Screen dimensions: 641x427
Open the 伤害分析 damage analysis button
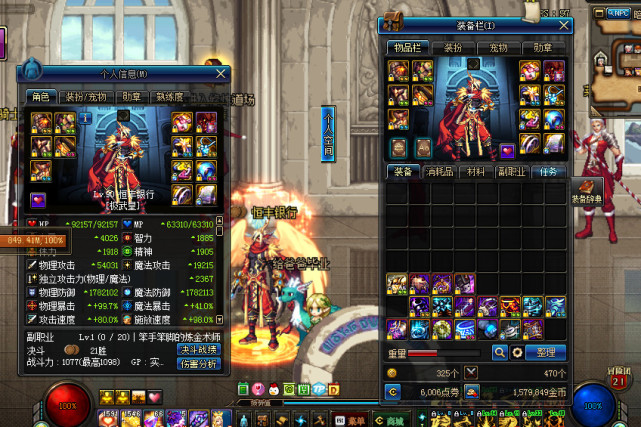click(198, 365)
